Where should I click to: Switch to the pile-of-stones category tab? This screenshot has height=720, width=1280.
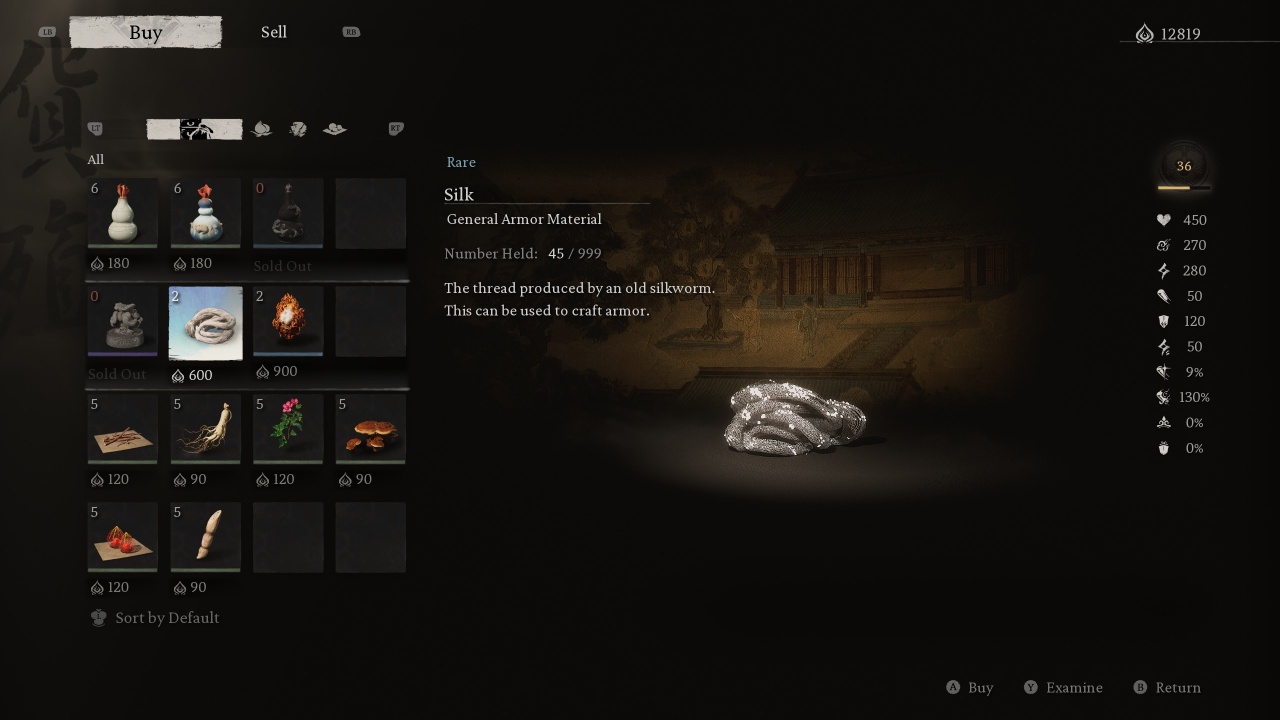click(335, 129)
